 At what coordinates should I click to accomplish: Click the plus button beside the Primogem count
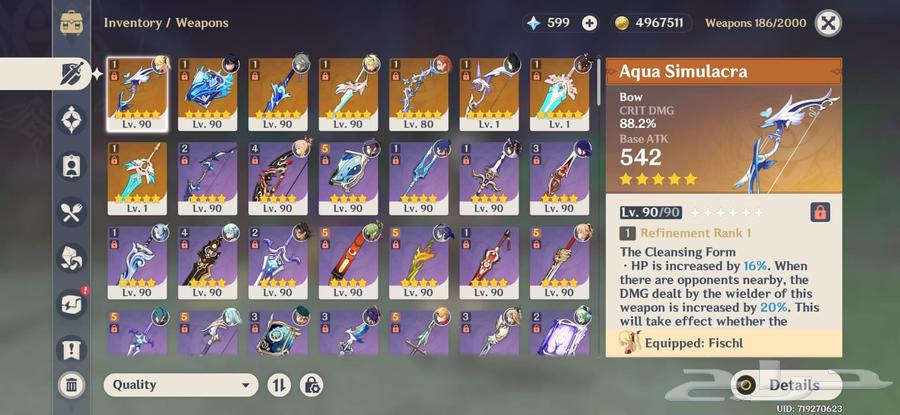coord(589,23)
